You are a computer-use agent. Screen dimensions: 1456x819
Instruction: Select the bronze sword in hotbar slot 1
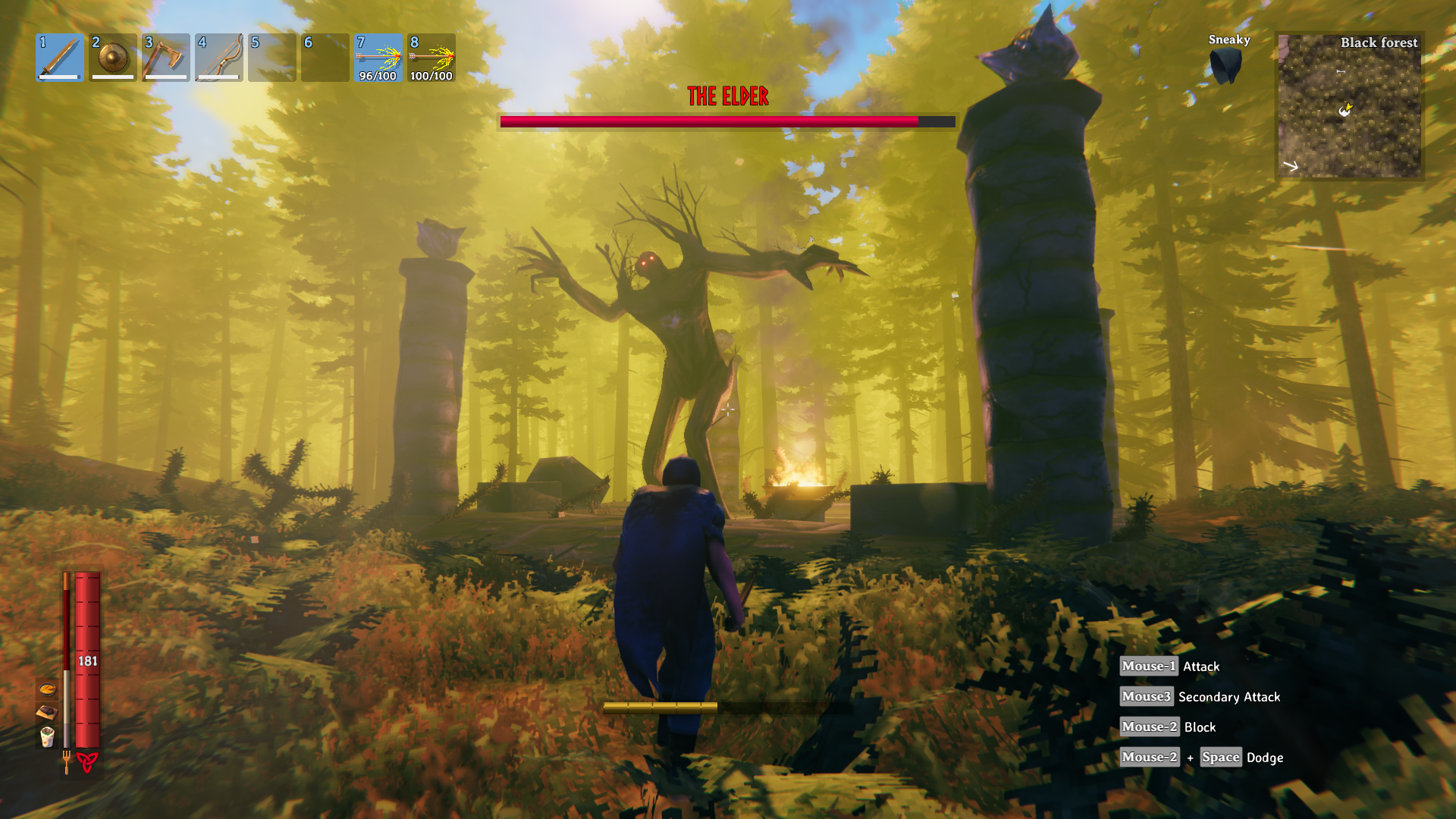(x=60, y=57)
